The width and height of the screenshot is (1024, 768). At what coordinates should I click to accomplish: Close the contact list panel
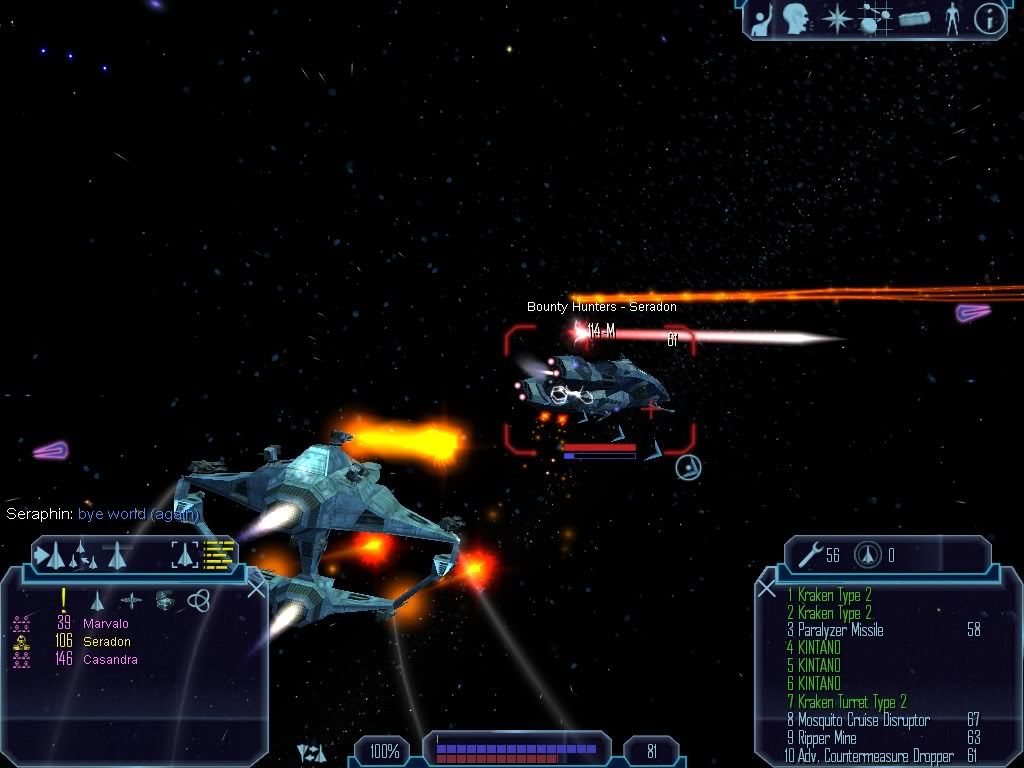point(256,588)
